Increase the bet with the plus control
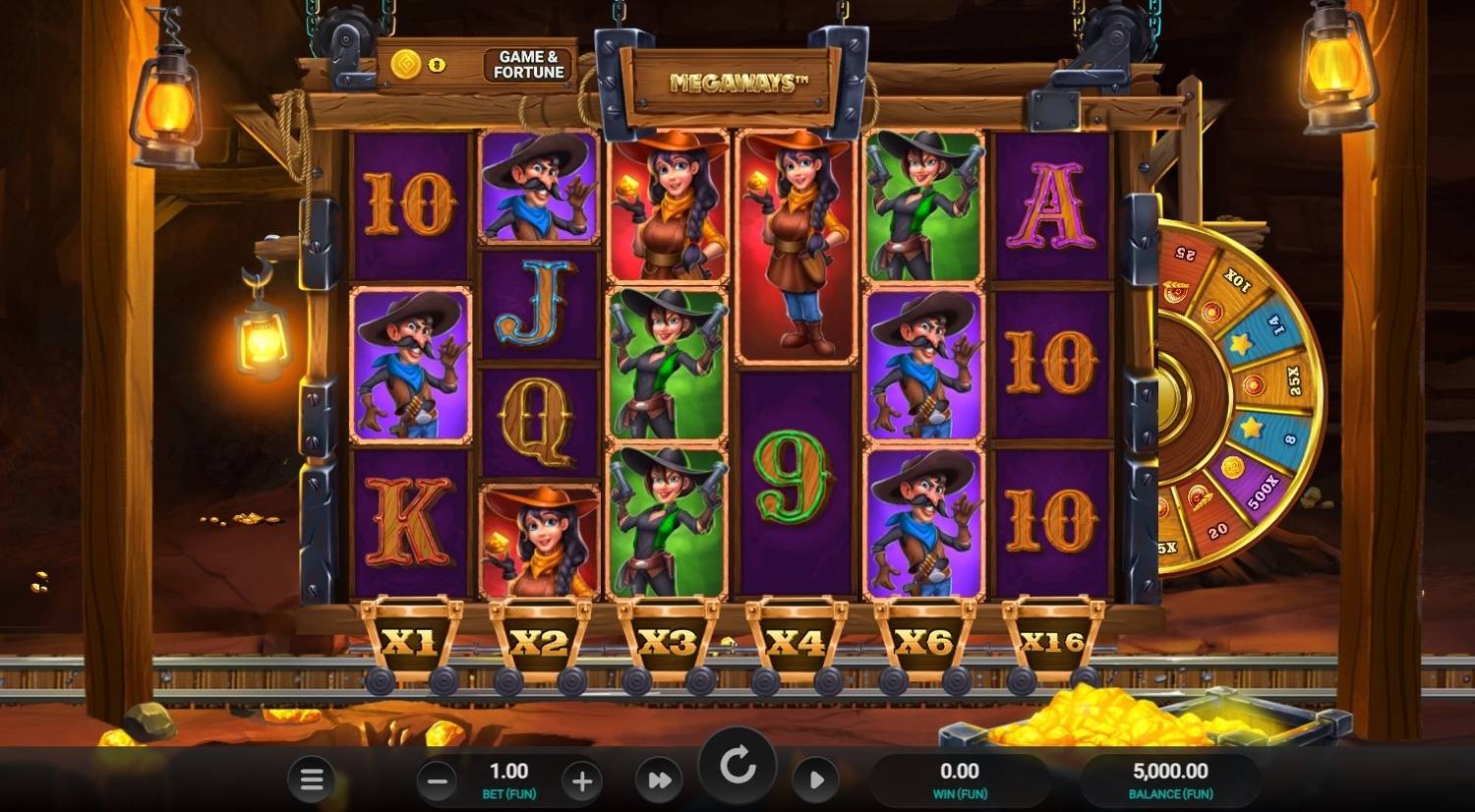Screen dimensions: 1475x812 [581, 782]
